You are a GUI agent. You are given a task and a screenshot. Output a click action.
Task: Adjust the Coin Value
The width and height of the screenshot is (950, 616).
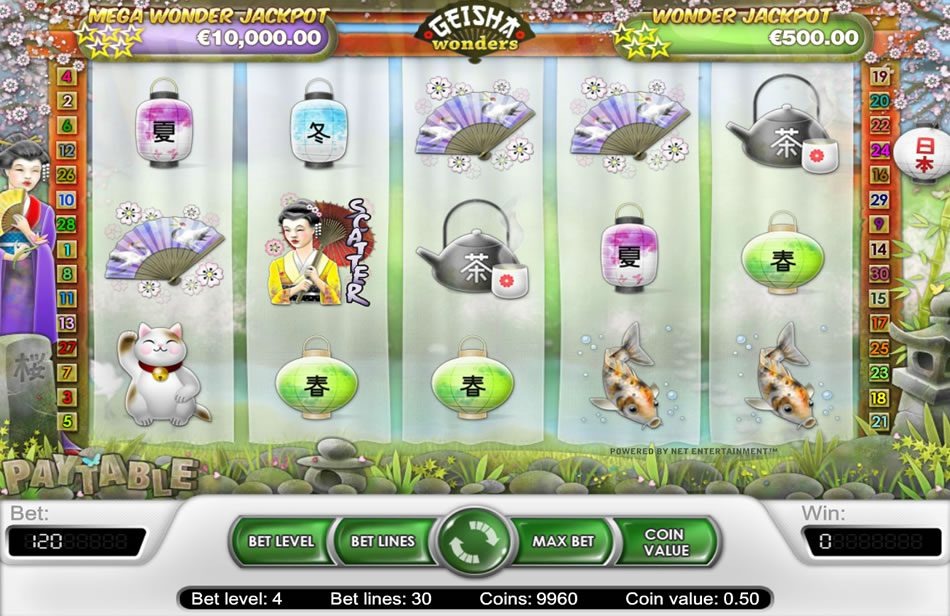(666, 542)
